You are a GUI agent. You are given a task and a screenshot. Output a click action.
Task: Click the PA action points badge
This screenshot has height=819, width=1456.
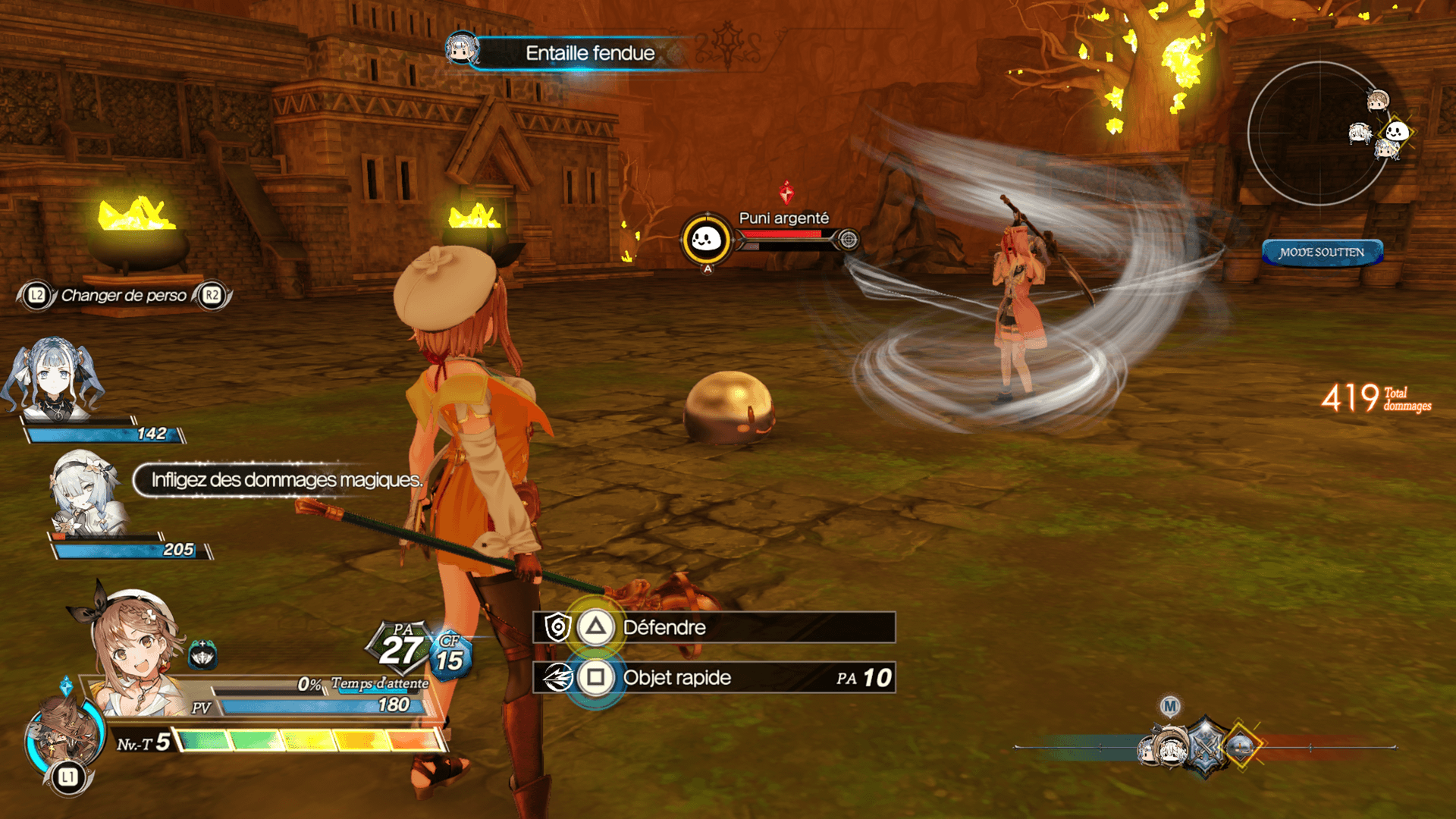[400, 647]
